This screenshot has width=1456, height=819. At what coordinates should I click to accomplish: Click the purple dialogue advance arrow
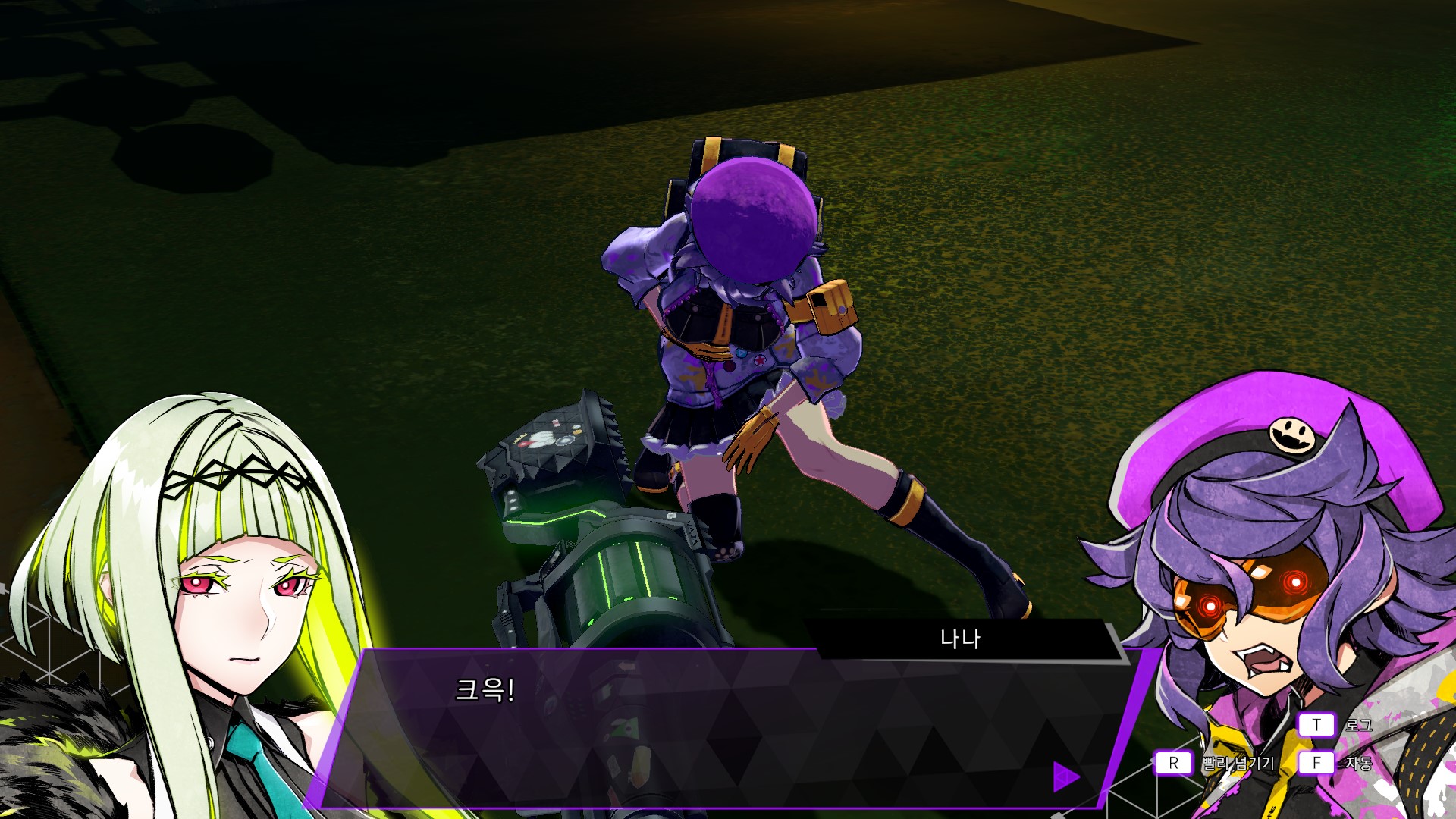pyautogui.click(x=1065, y=776)
